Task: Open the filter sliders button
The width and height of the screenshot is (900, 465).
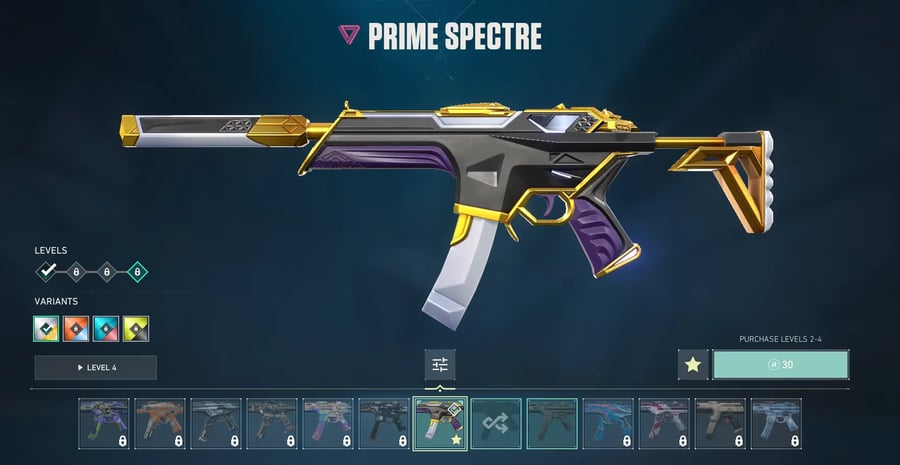Action: (x=440, y=365)
